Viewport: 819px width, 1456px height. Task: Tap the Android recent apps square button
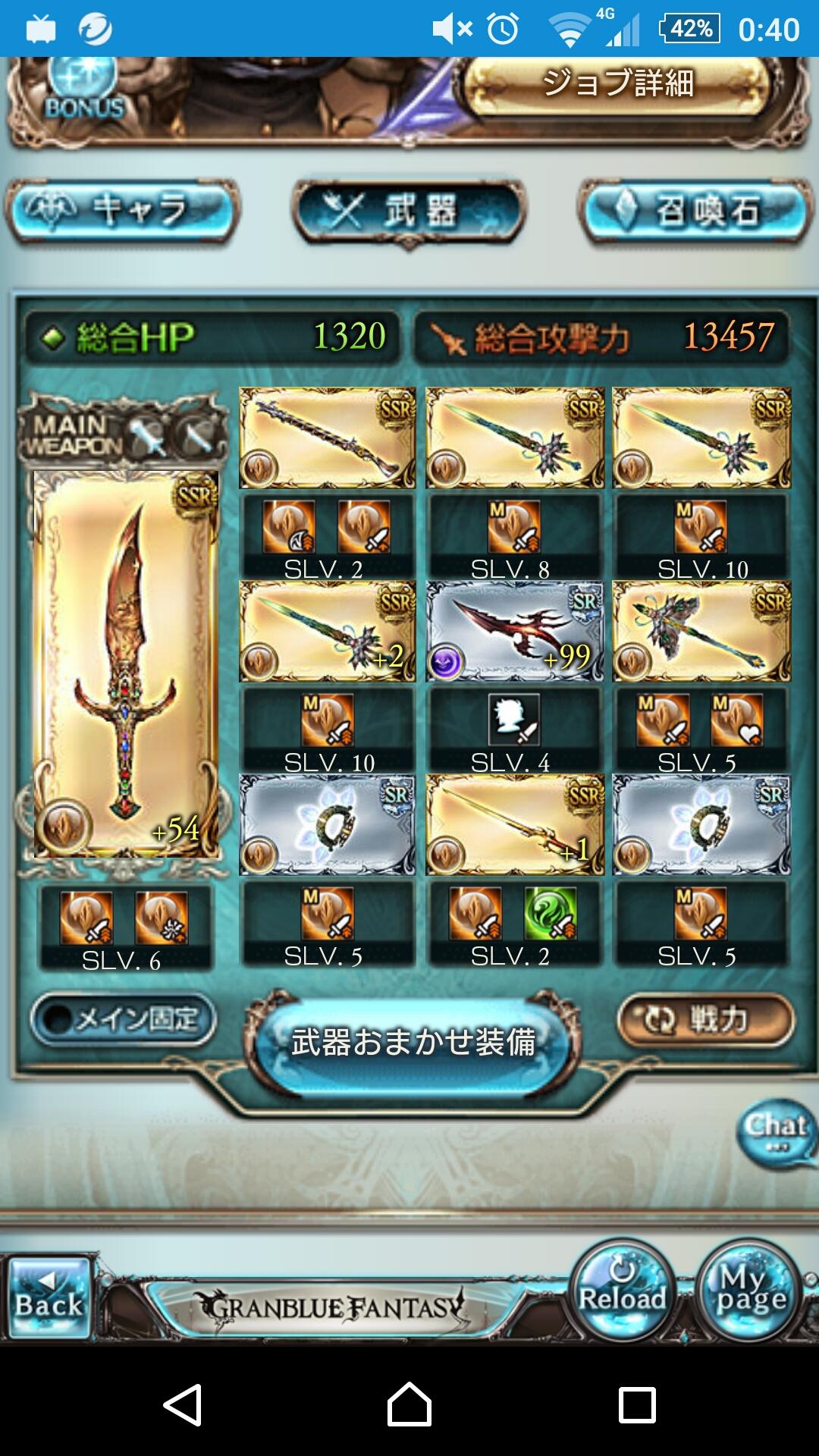(637, 1404)
